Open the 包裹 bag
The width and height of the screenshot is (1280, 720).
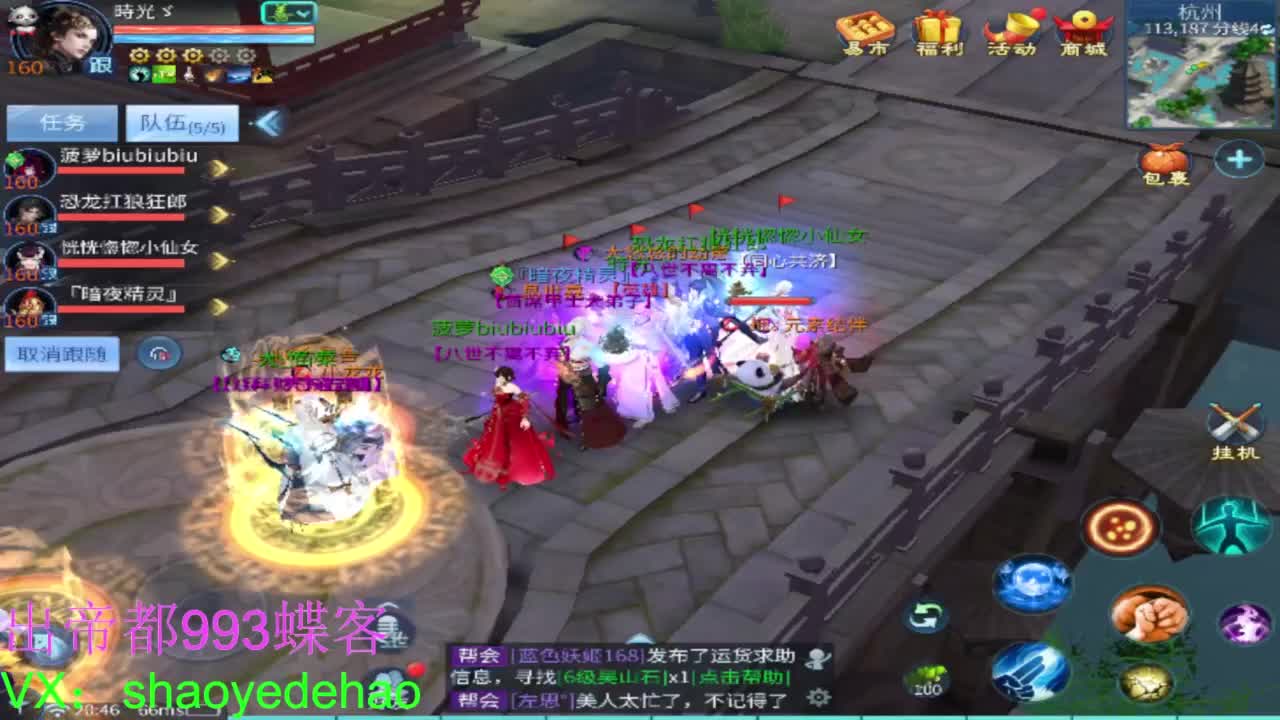1165,163
